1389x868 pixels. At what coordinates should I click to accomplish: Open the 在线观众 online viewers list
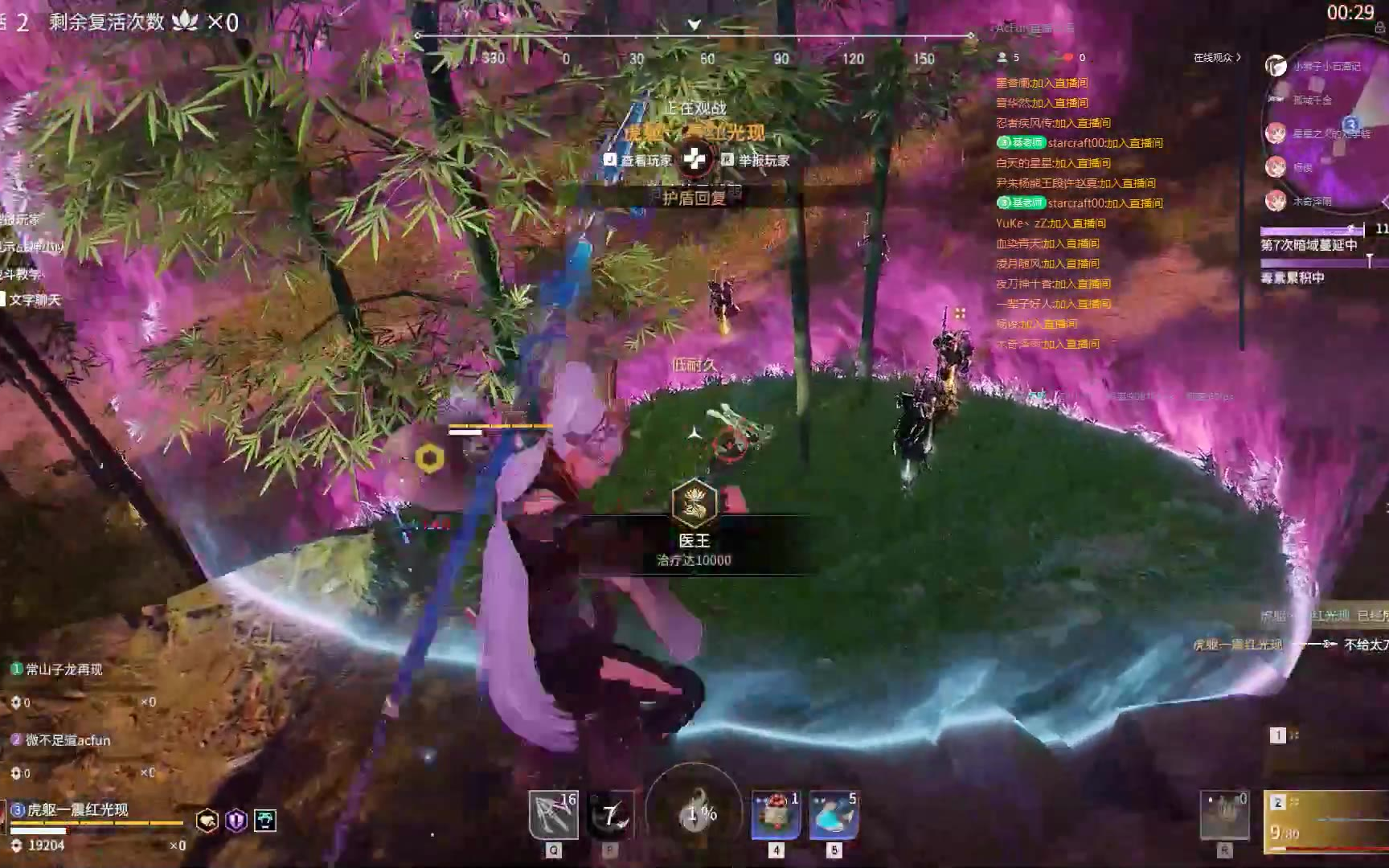[1217, 58]
